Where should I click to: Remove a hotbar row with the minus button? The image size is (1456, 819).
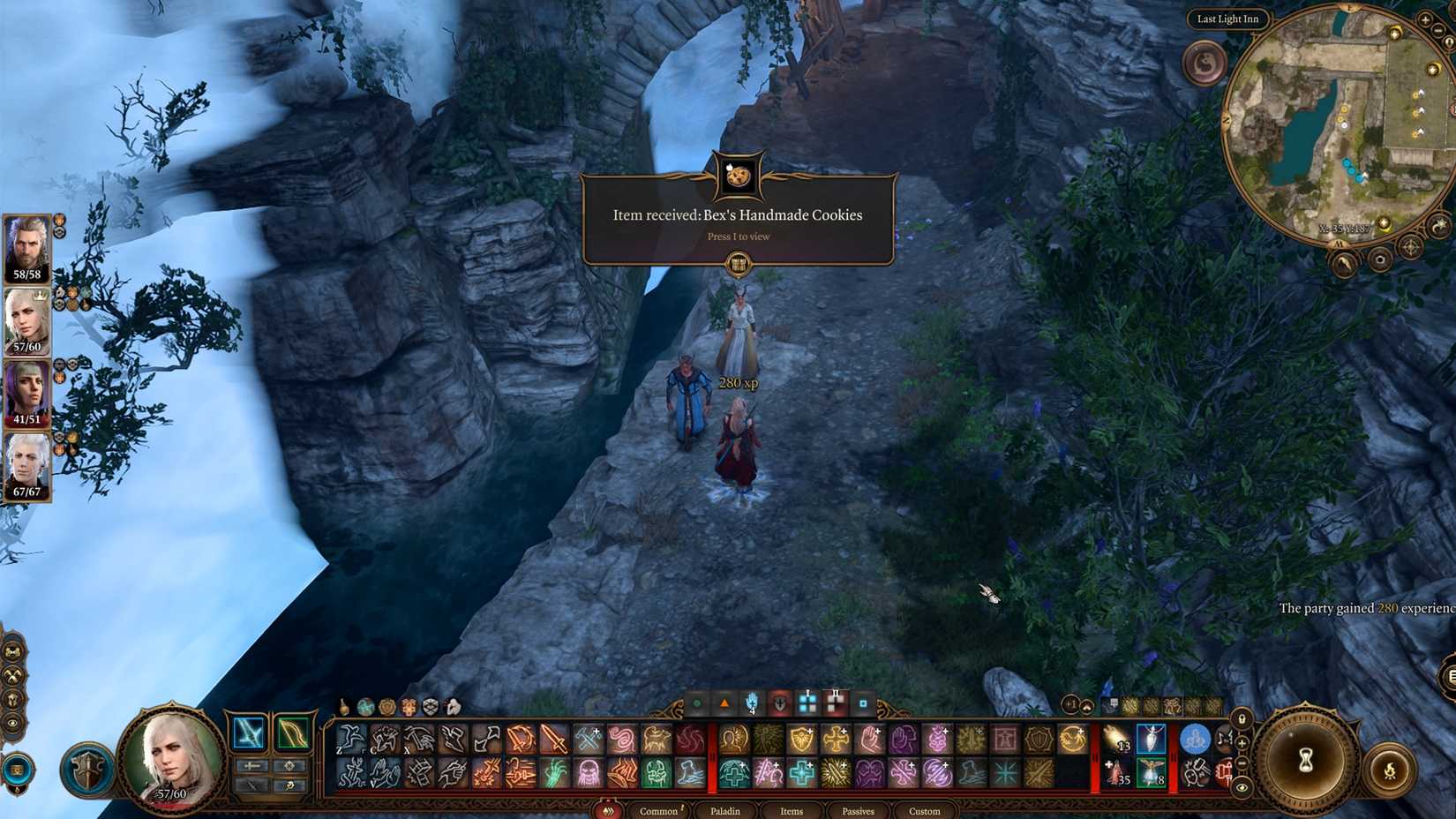pos(1241,763)
